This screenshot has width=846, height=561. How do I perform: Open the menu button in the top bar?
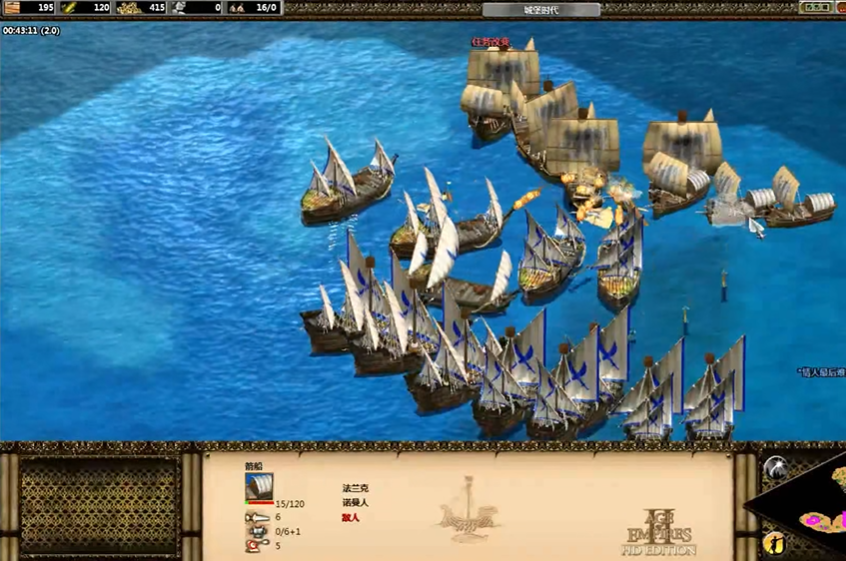pyautogui.click(x=814, y=7)
